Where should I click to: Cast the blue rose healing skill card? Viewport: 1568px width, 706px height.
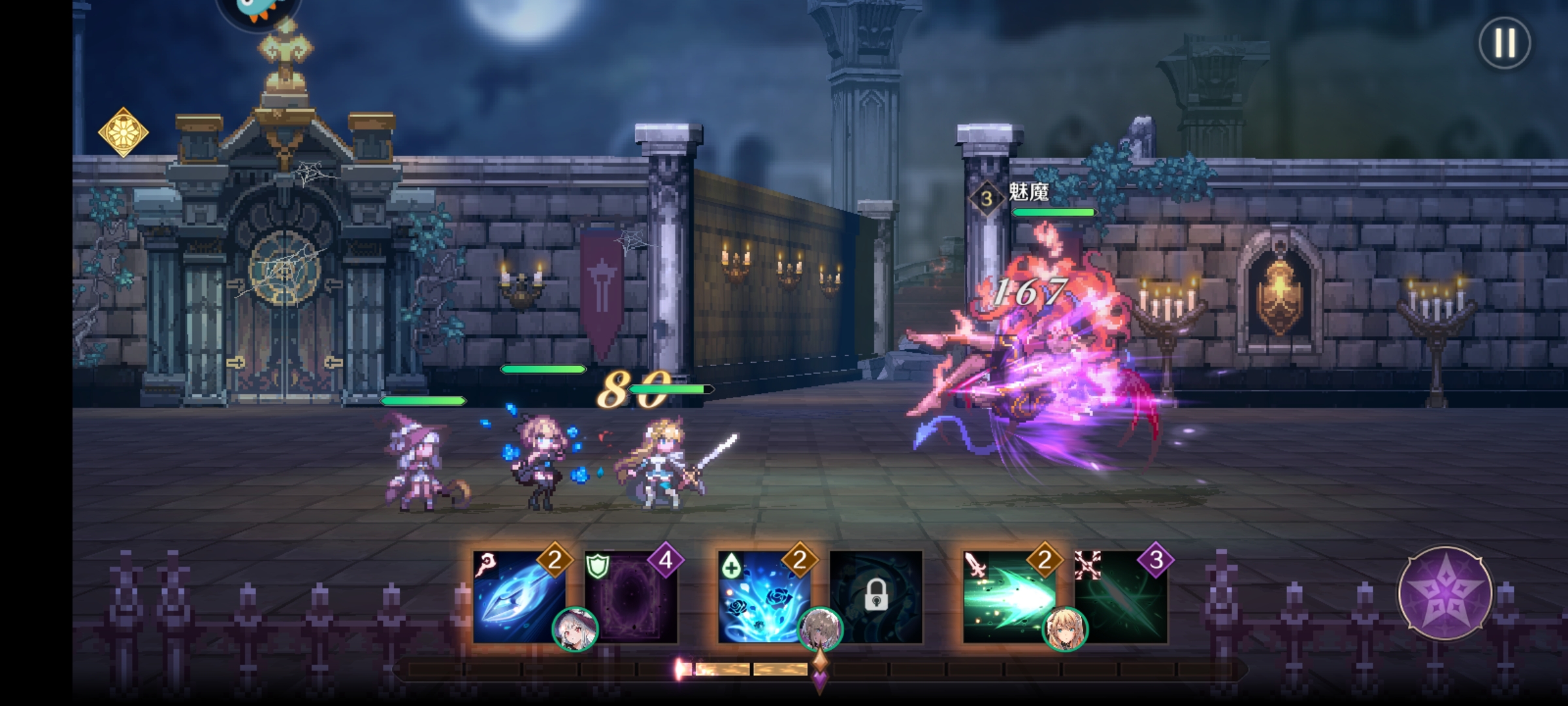(x=764, y=596)
